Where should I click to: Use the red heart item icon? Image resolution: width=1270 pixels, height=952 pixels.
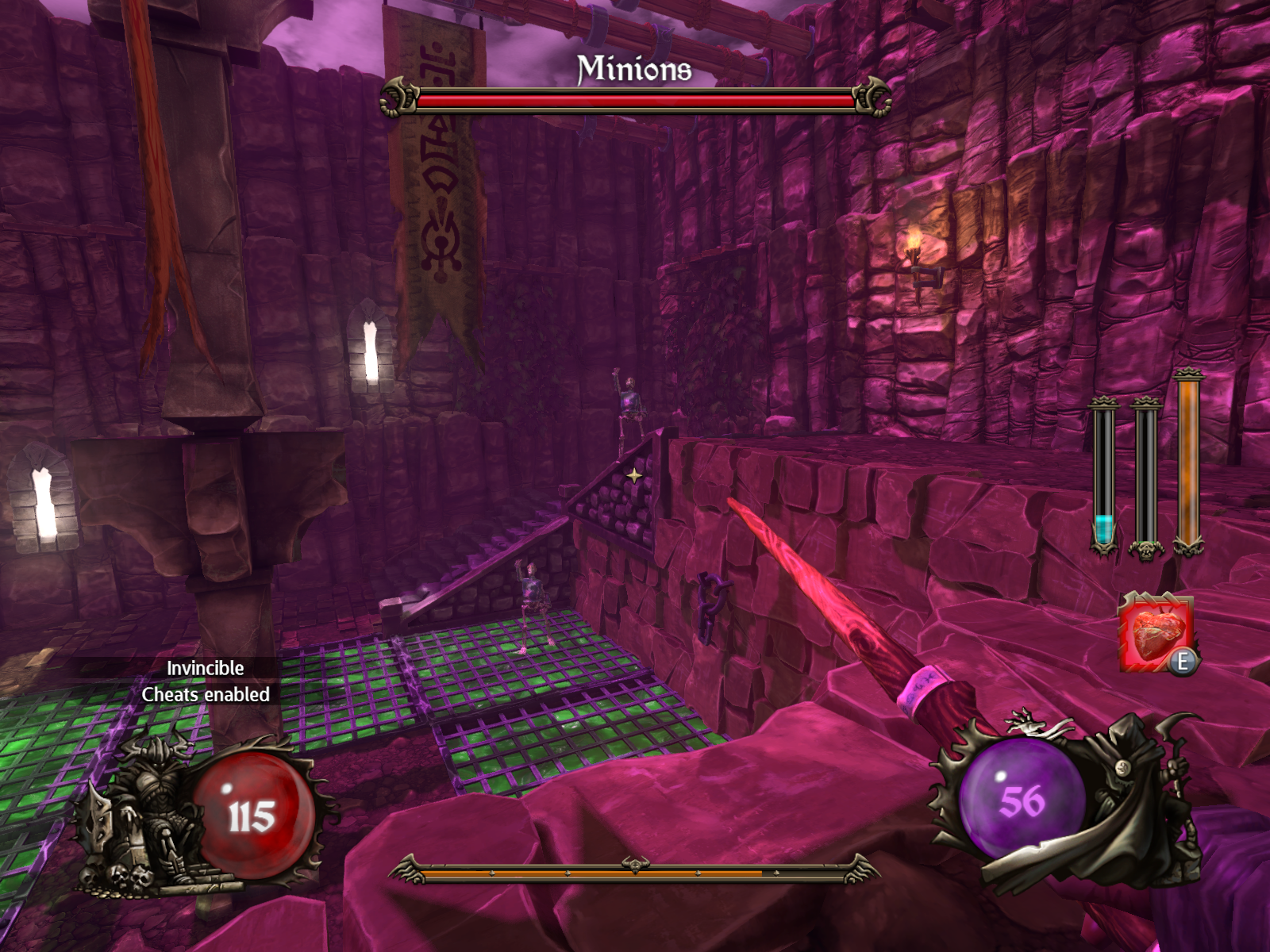click(x=1156, y=632)
